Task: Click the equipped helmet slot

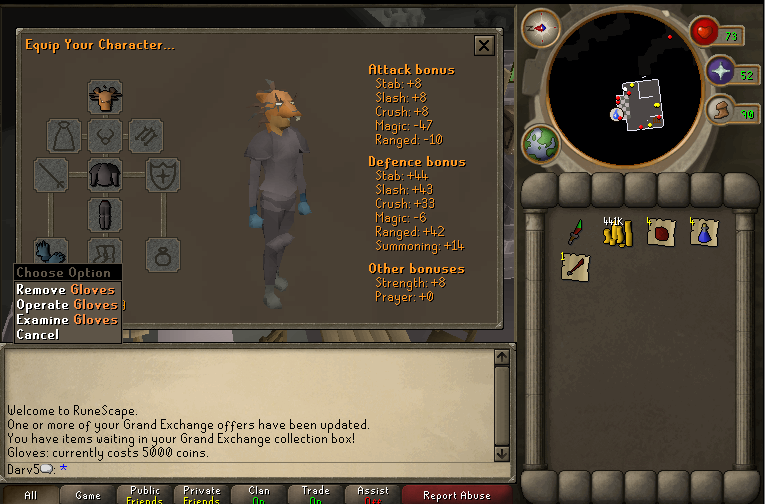Action: (105, 97)
